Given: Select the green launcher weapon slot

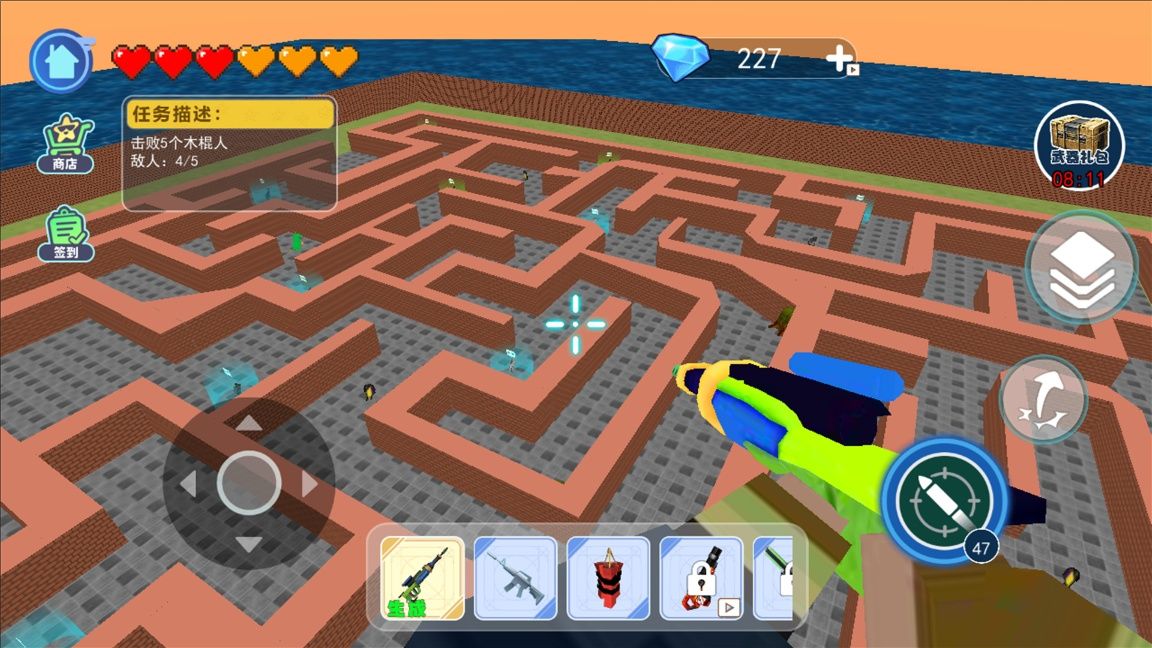Looking at the screenshot, I should click(422, 578).
